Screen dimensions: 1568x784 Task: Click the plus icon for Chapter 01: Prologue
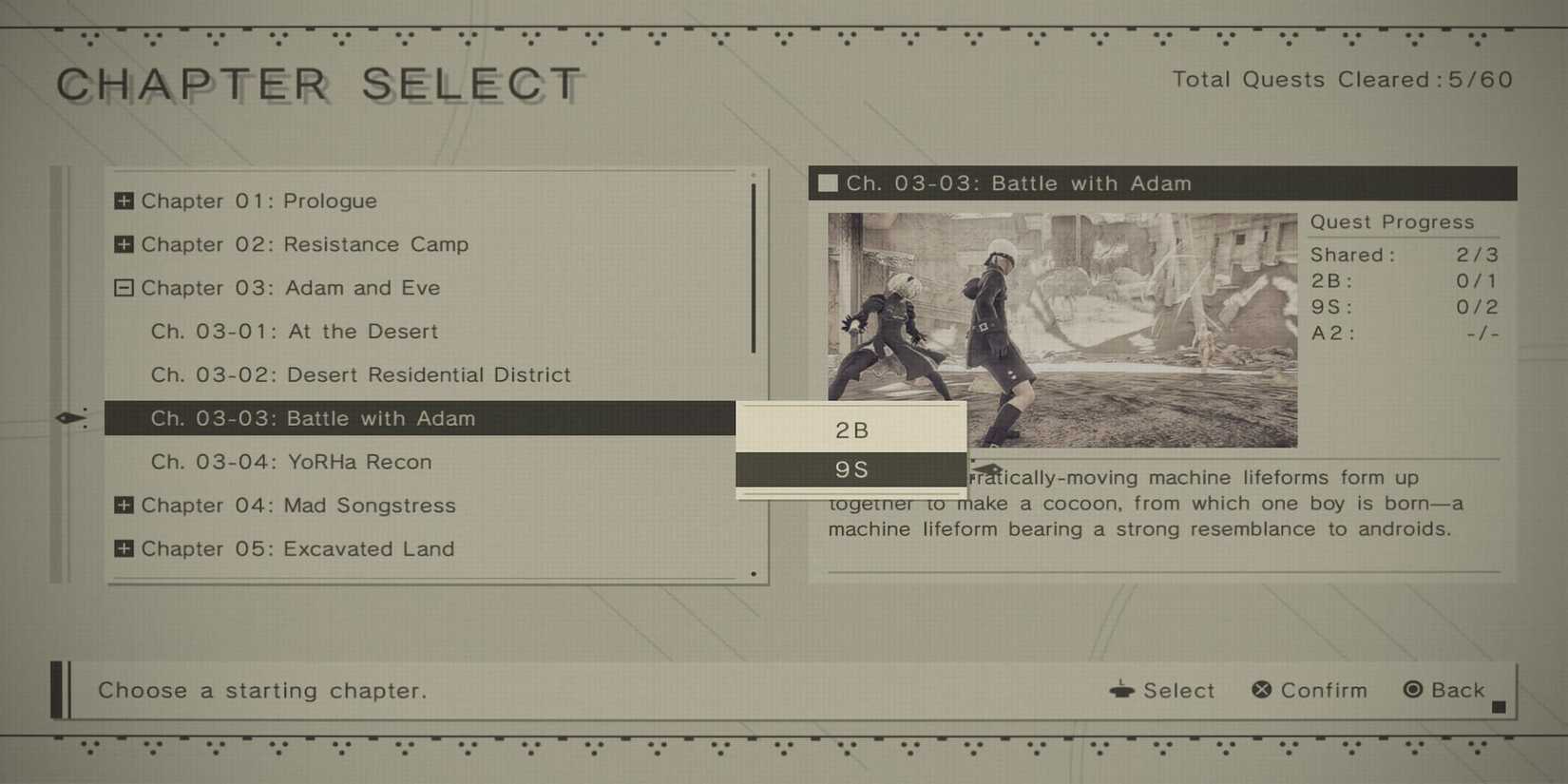pyautogui.click(x=124, y=201)
